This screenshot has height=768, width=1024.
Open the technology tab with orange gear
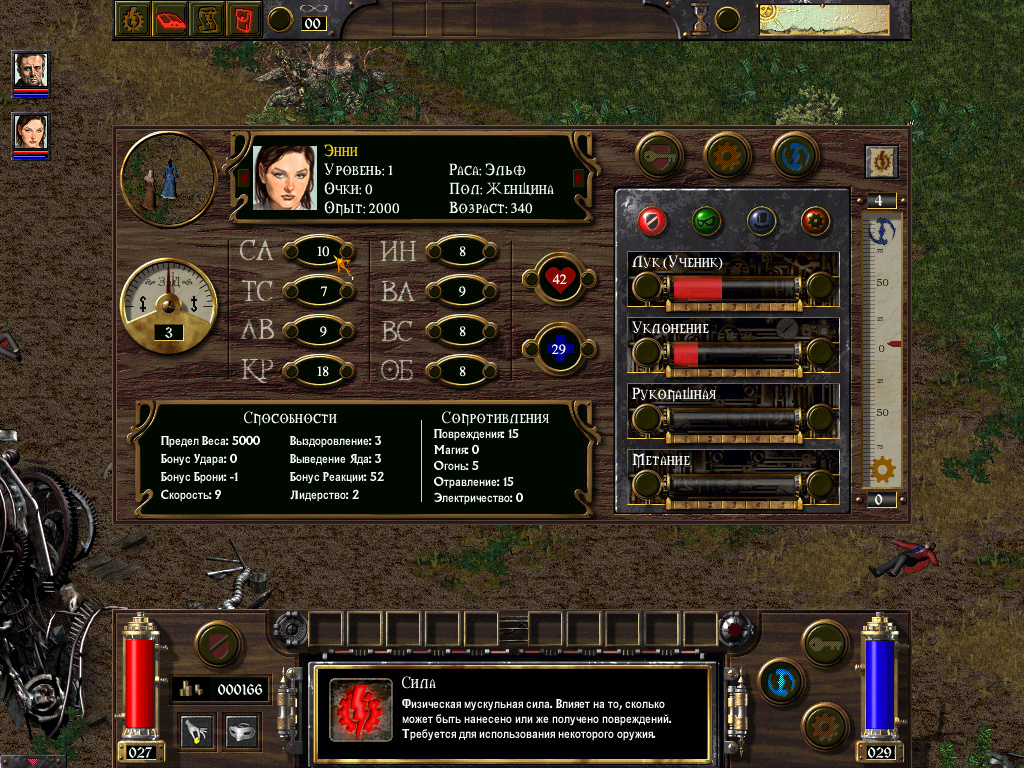point(727,155)
